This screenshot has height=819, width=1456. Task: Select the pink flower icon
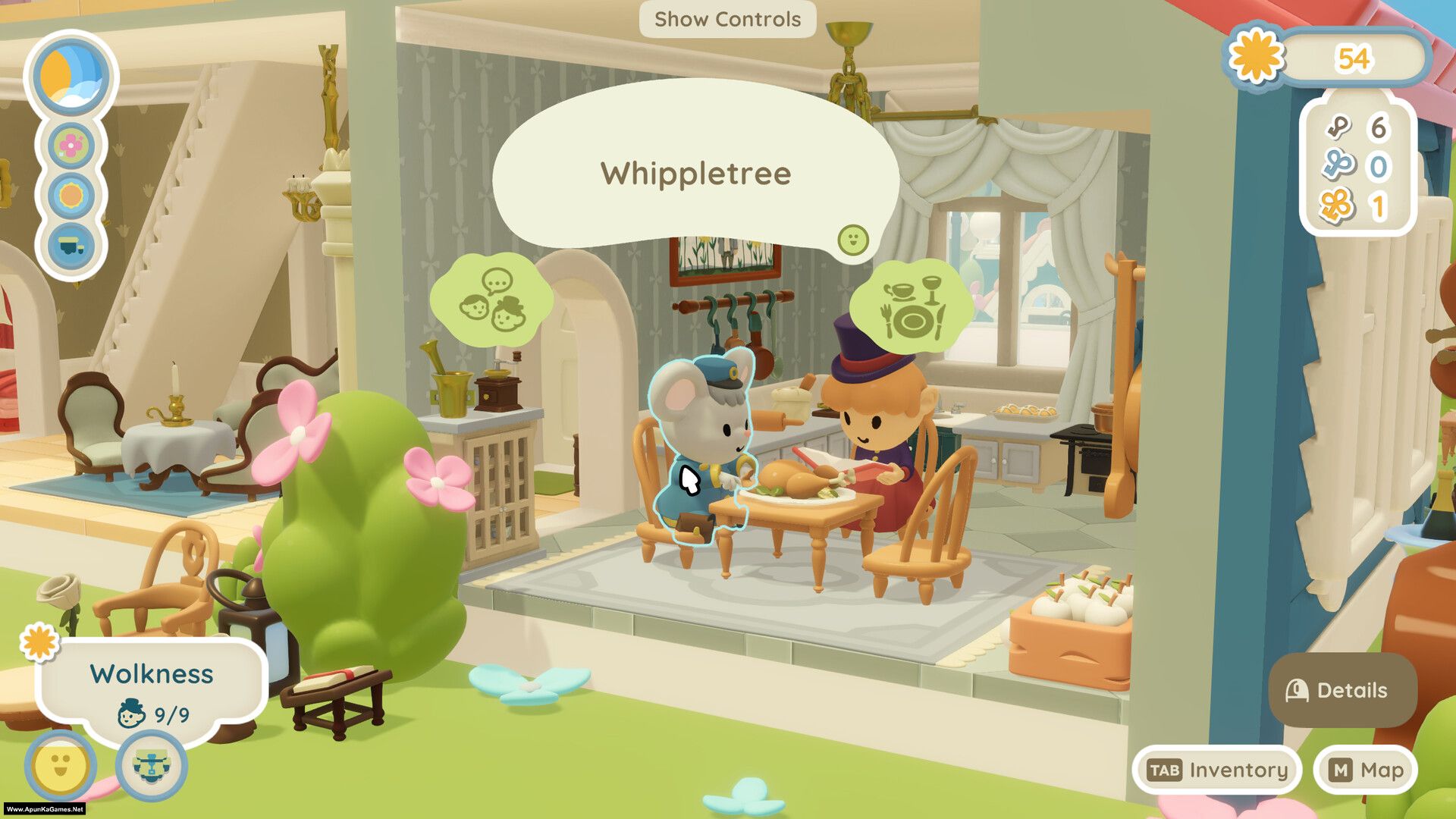(71, 146)
